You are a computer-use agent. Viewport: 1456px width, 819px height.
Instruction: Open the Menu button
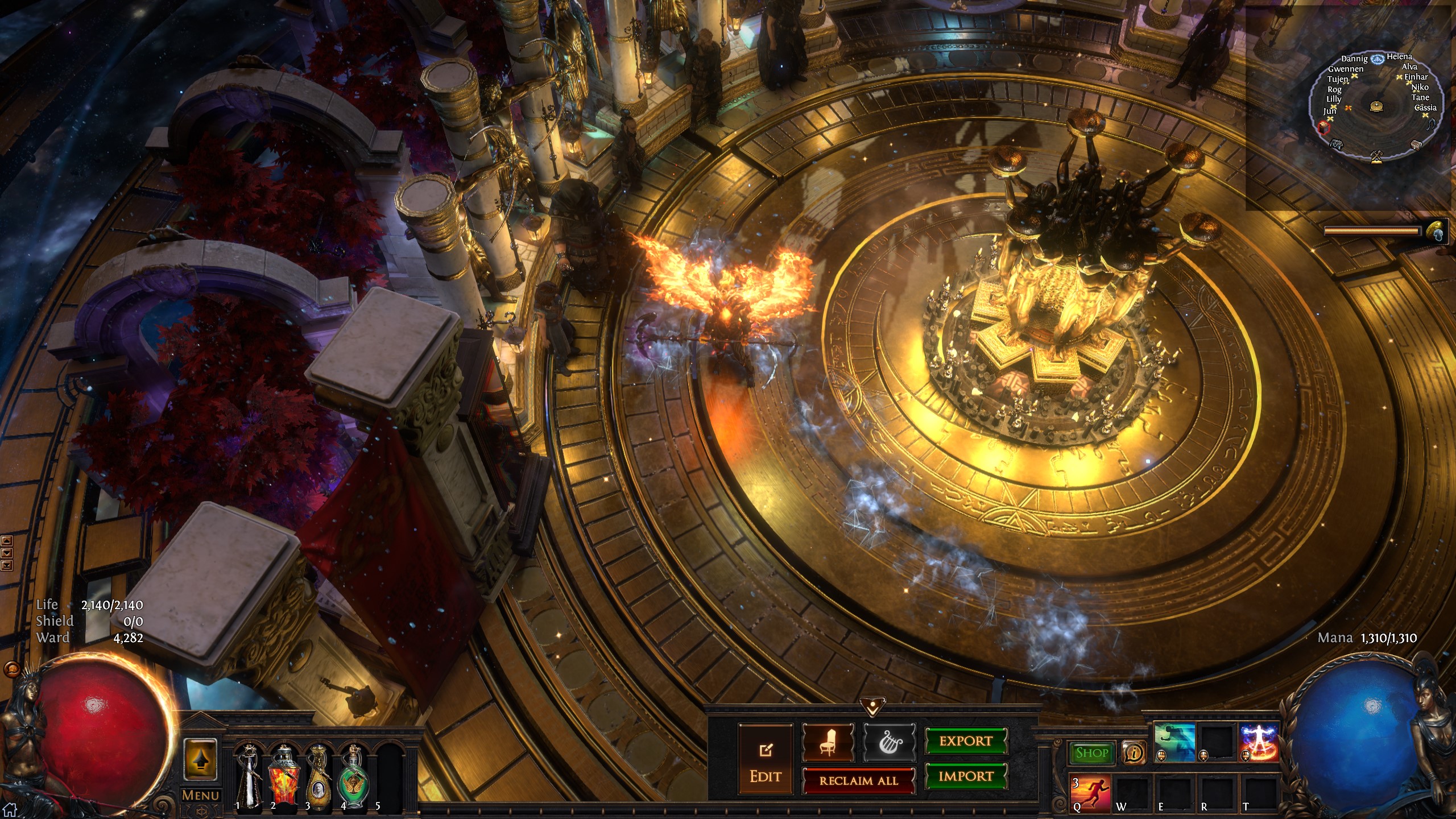(200, 796)
